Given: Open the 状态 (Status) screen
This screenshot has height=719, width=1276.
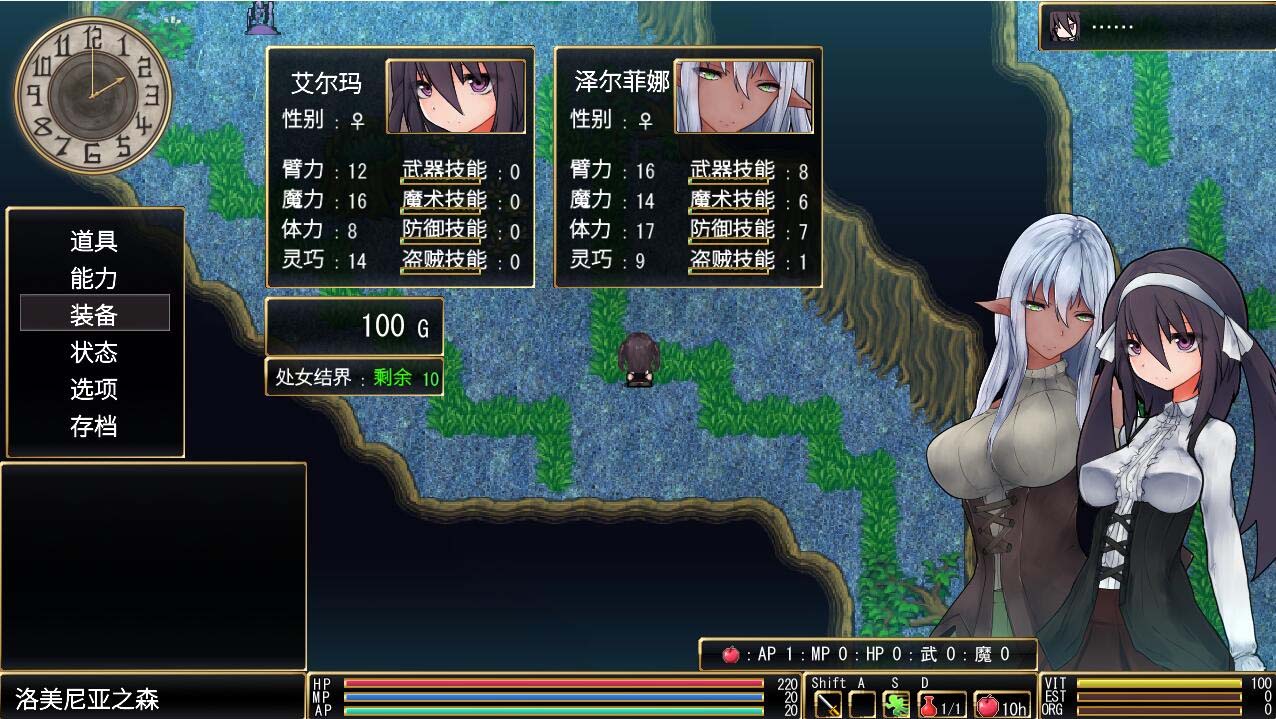Looking at the screenshot, I should (94, 352).
